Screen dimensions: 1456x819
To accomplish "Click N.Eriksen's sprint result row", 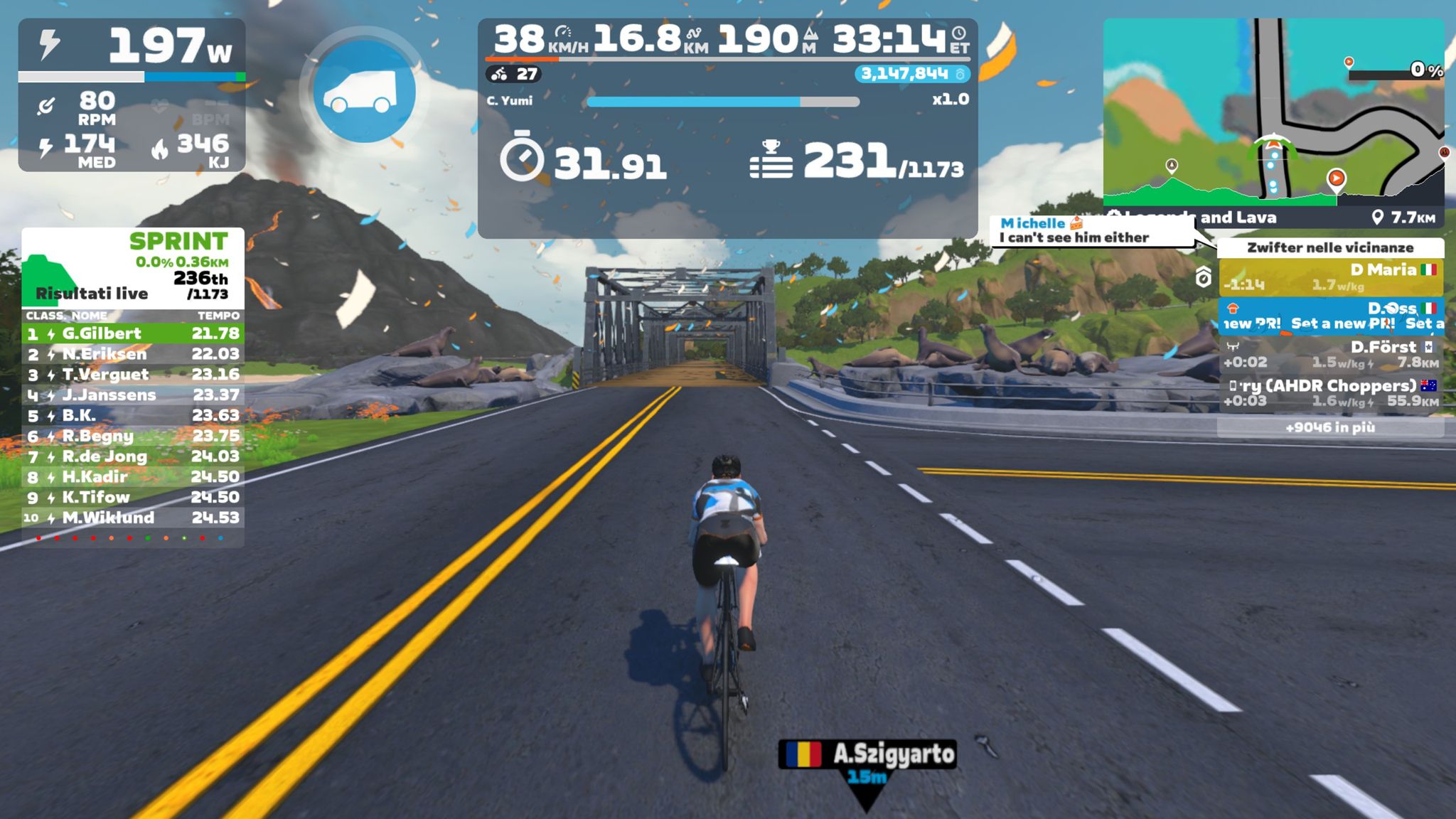I will [133, 354].
